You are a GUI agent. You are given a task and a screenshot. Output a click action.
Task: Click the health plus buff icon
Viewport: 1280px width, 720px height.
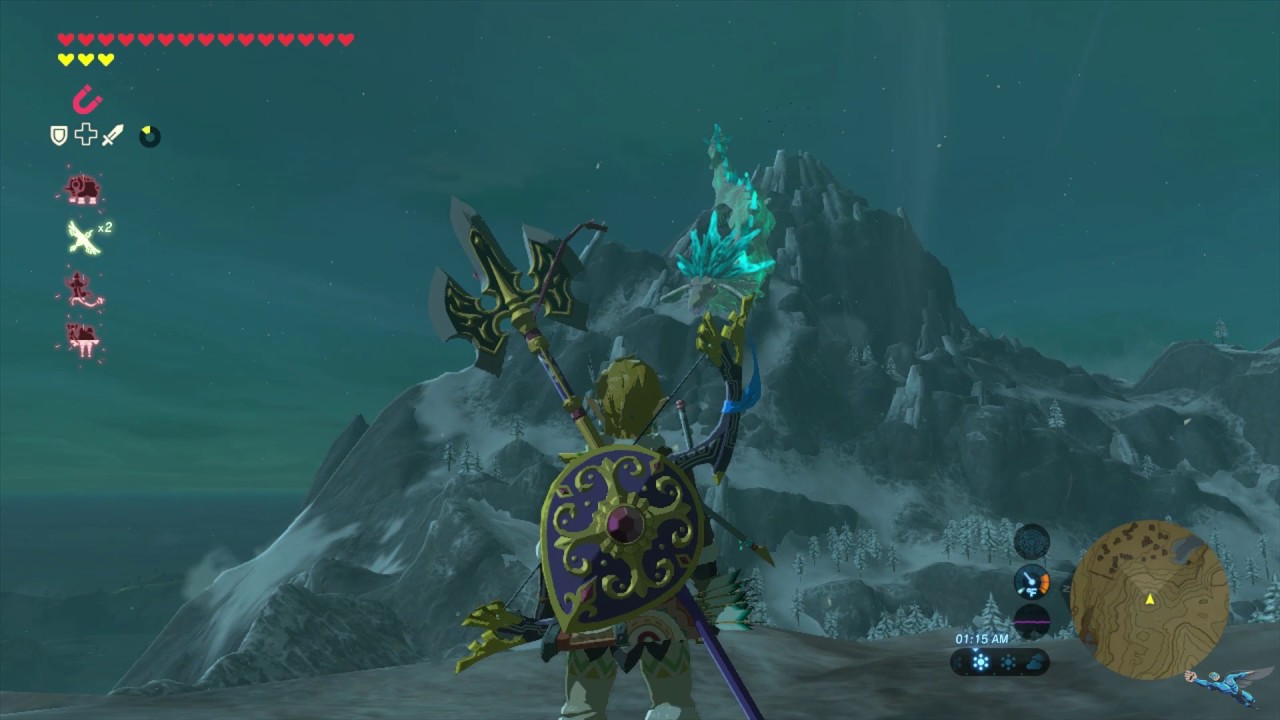[x=85, y=134]
